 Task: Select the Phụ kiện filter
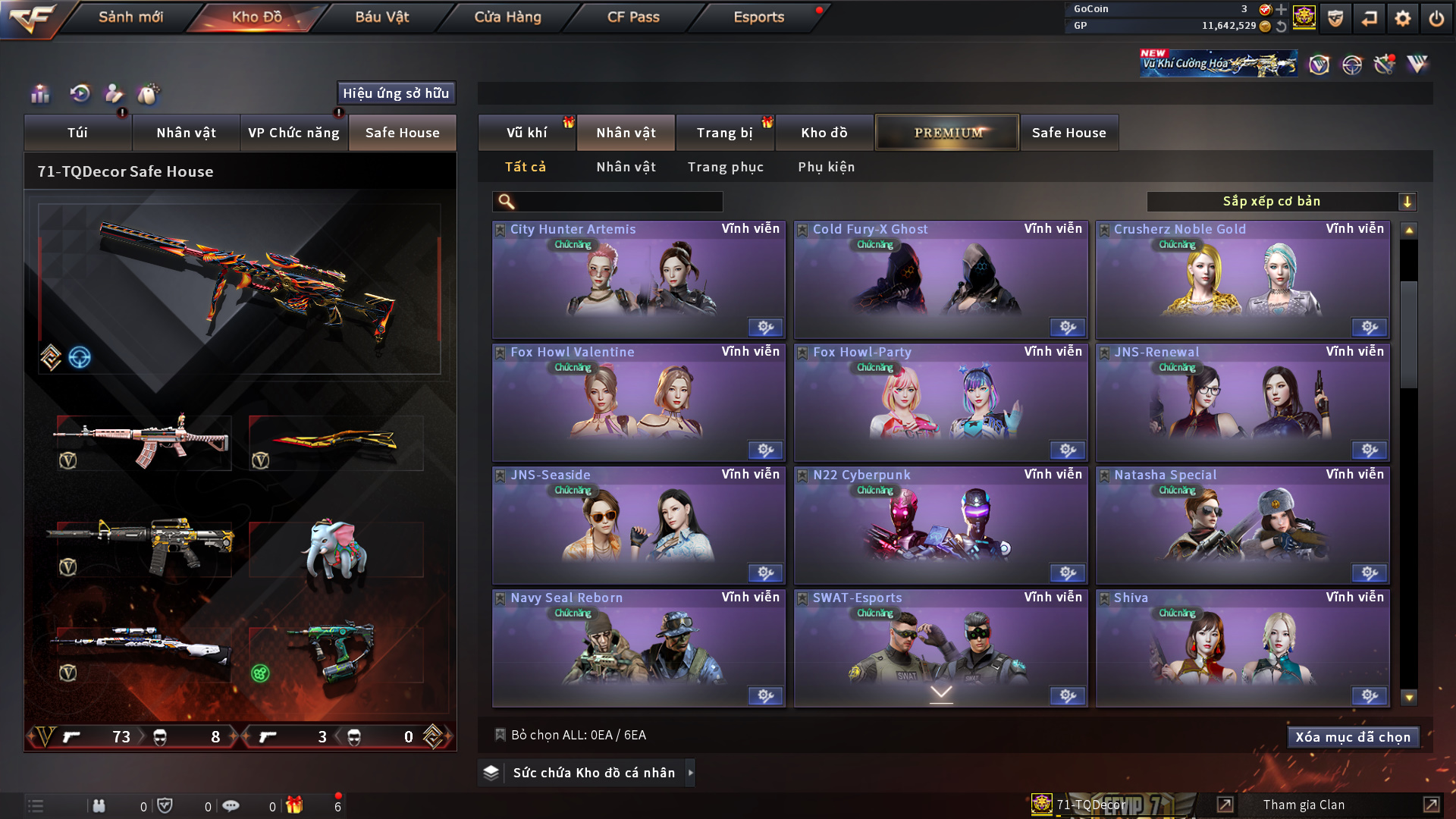pos(826,167)
